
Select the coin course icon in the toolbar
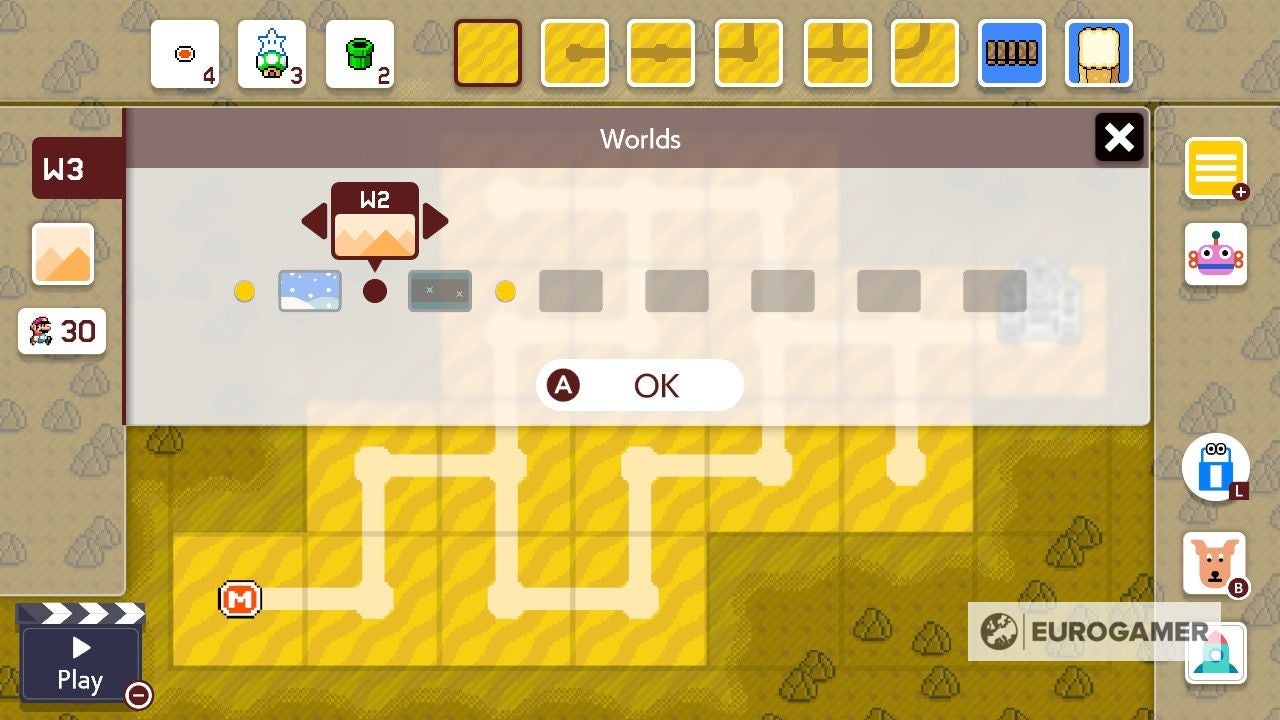[x=184, y=55]
